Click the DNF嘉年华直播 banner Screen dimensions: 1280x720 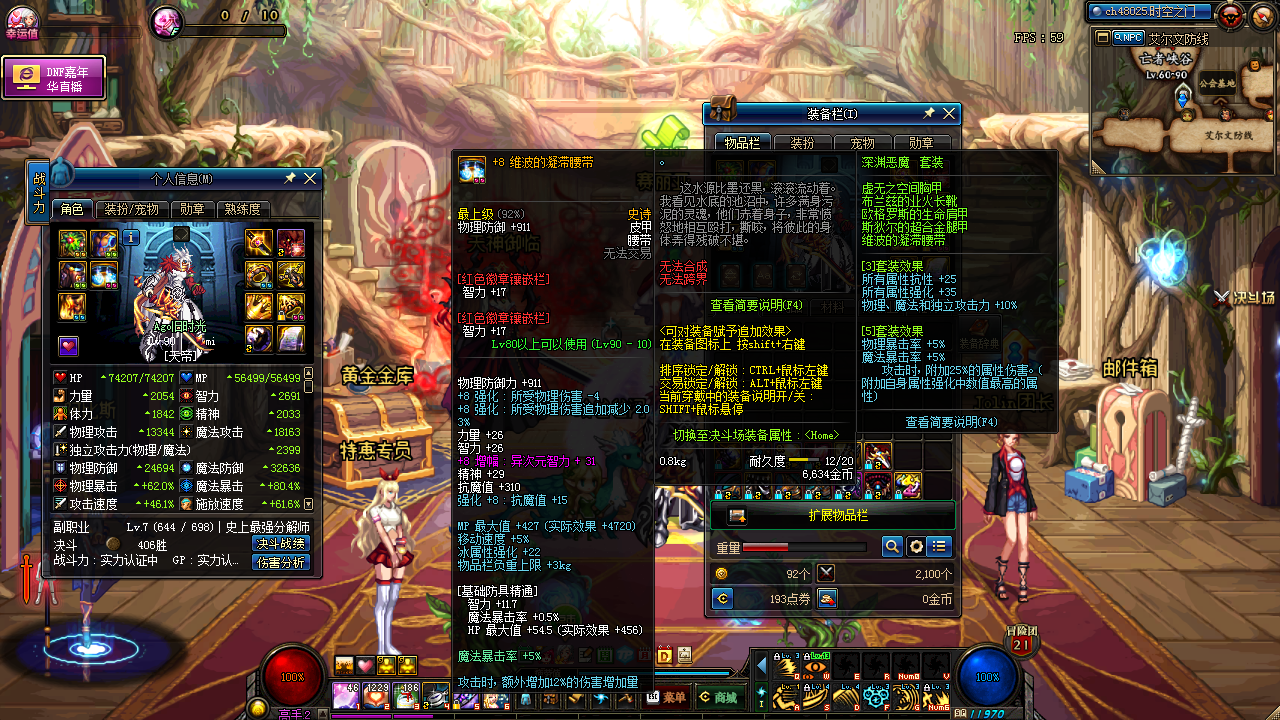click(54, 78)
